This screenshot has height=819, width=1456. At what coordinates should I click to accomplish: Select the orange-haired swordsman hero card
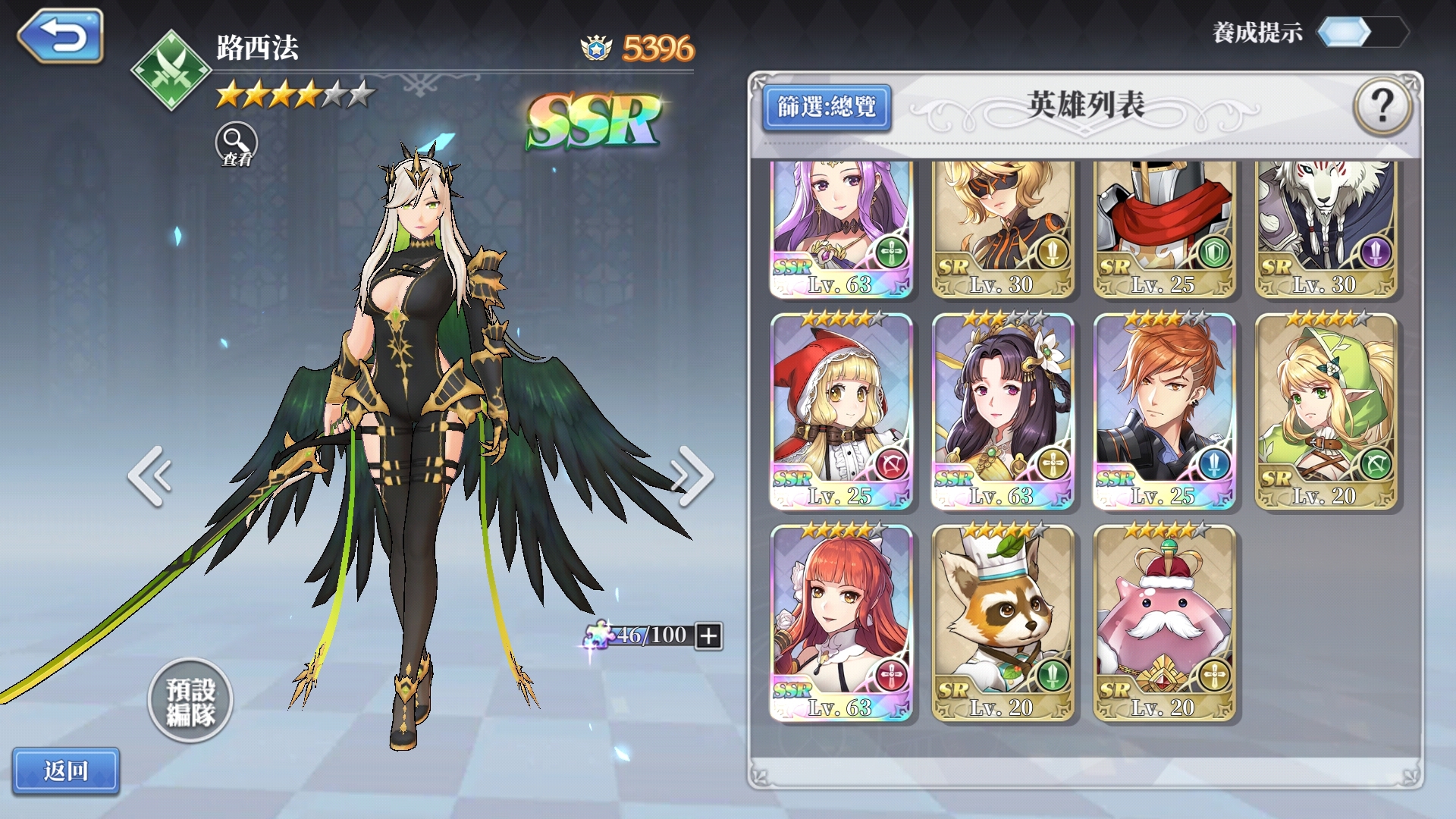tap(1164, 411)
